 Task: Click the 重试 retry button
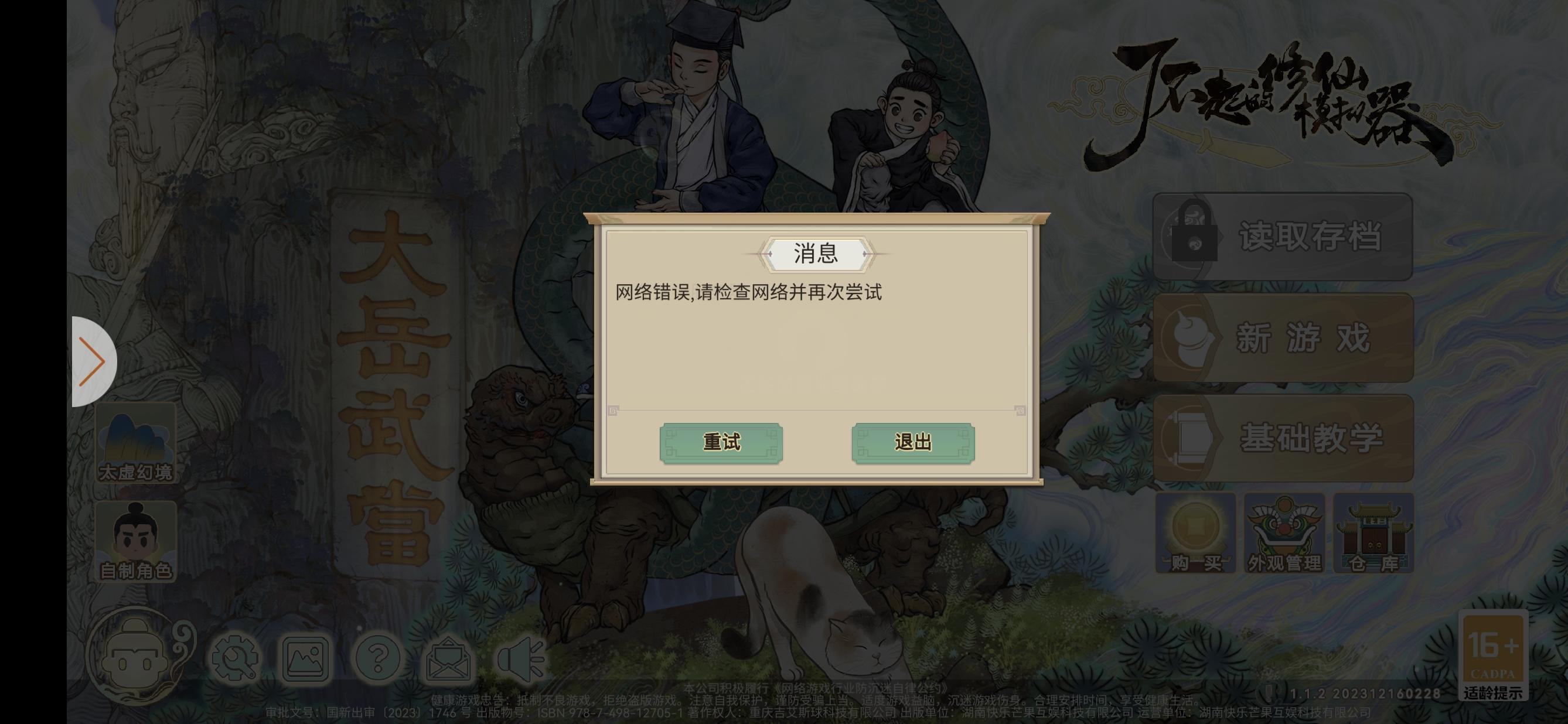[x=721, y=443]
